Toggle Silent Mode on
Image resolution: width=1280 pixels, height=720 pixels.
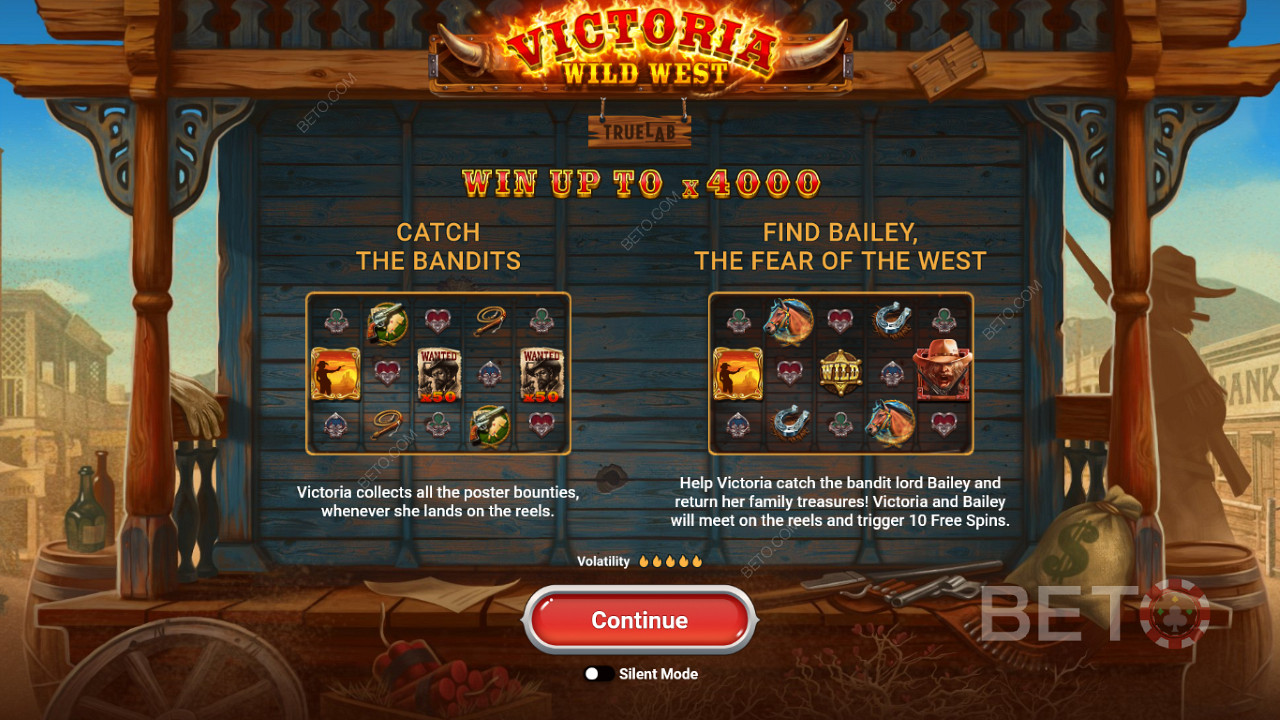pyautogui.click(x=598, y=674)
